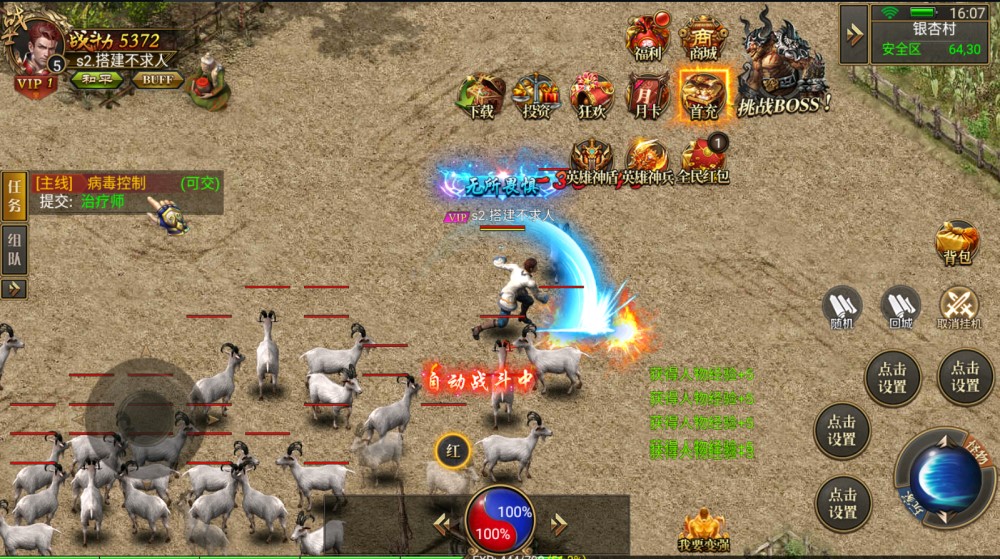Image resolution: width=1000 pixels, height=559 pixels.
Task: Open the 英雄神兵 hero weapon icon
Action: (647, 160)
